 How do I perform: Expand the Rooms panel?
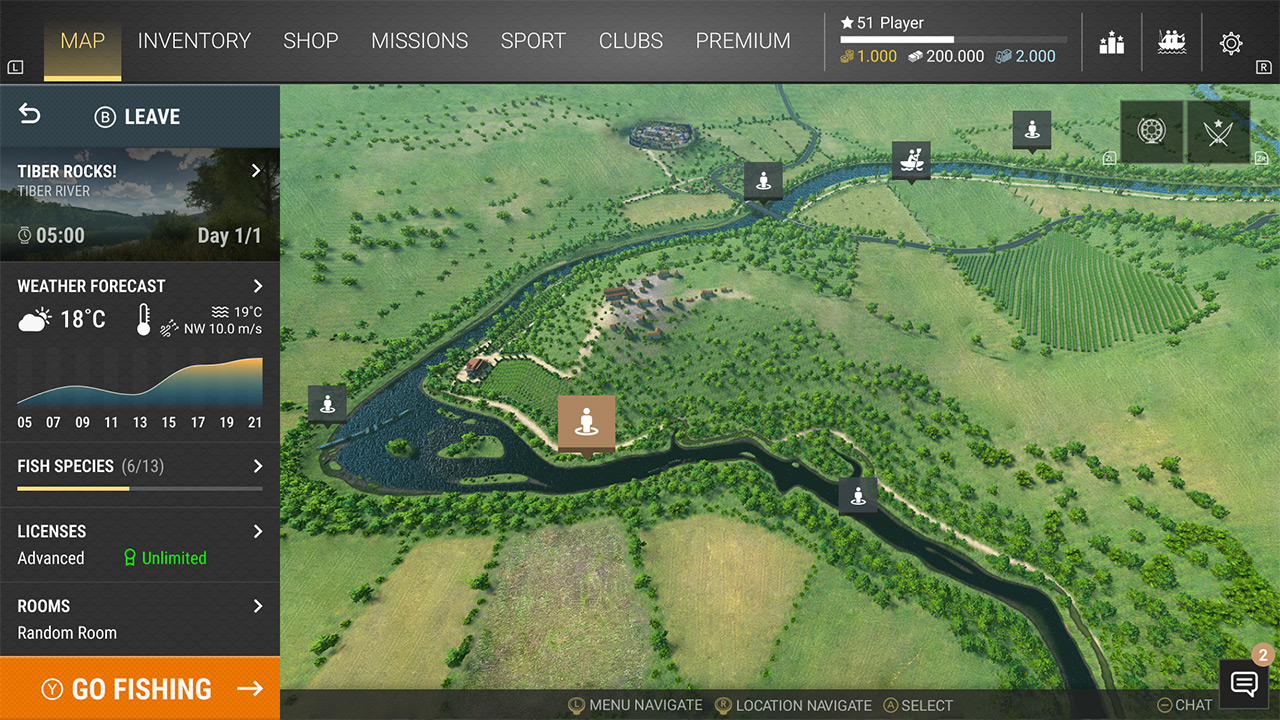pos(257,606)
